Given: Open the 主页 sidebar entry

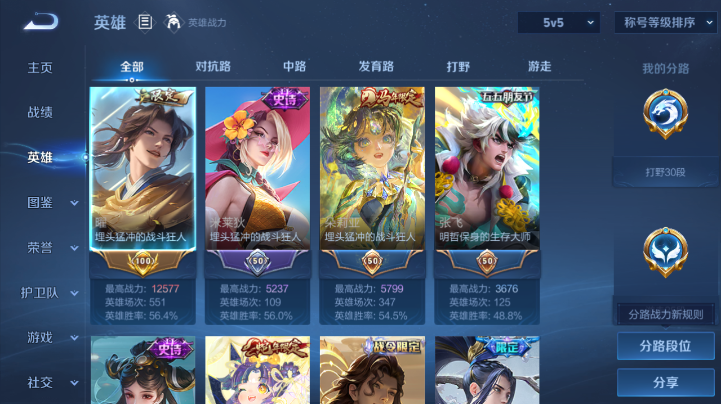Looking at the screenshot, I should tap(40, 67).
